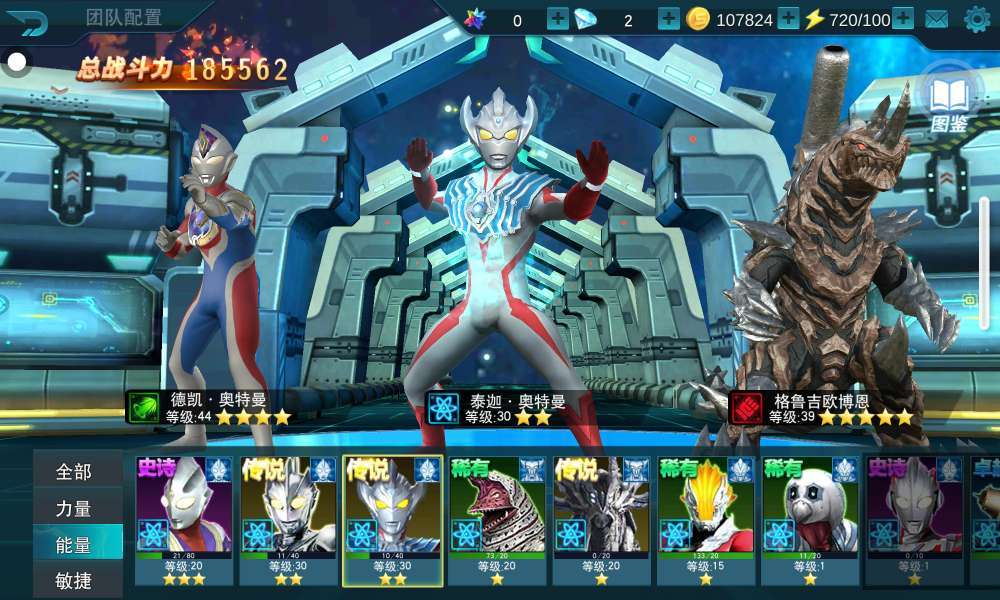Add energy with the plus beside 720/100
The image size is (1000, 600).
[902, 19]
